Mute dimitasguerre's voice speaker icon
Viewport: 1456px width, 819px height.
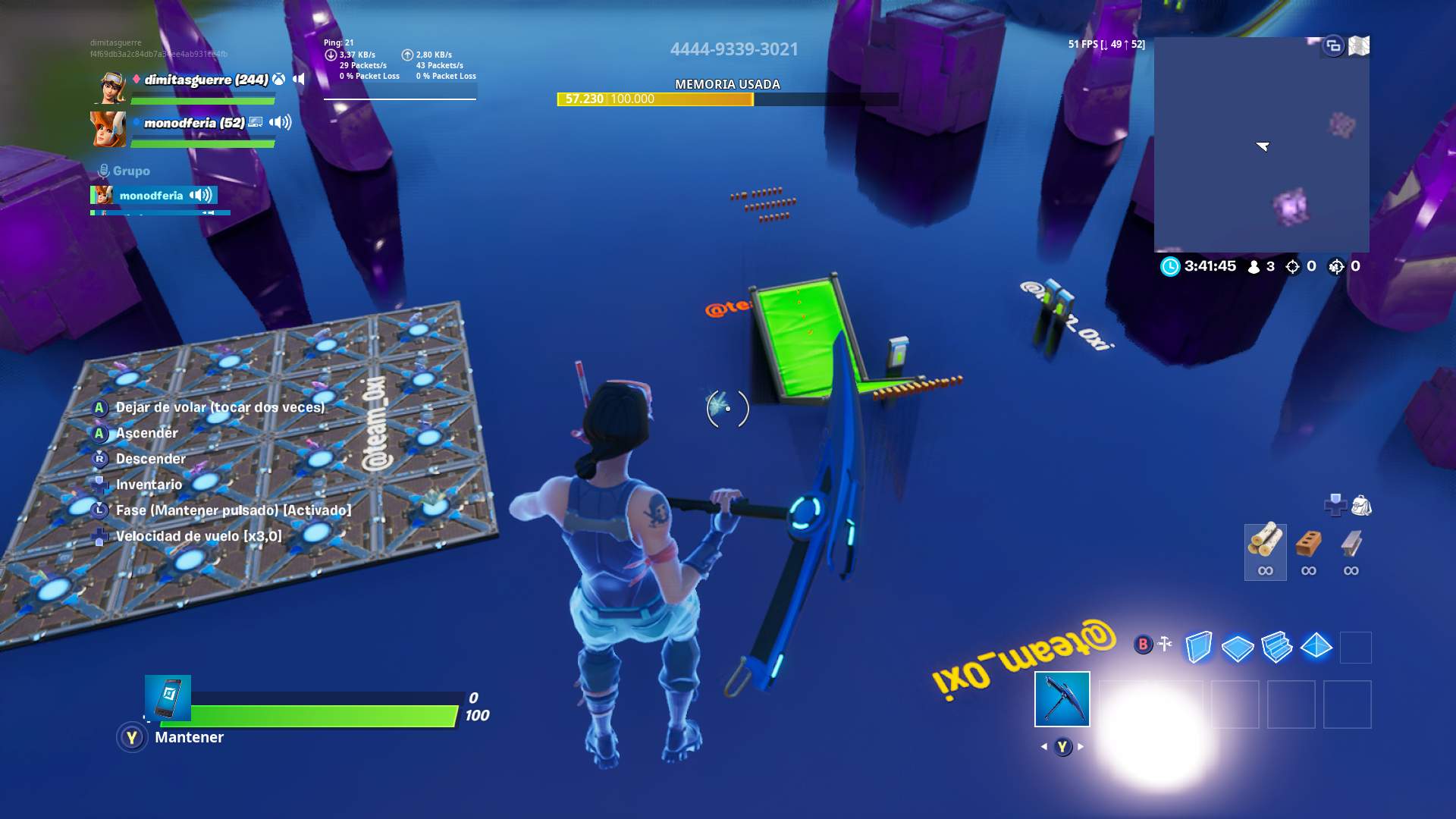tap(297, 78)
